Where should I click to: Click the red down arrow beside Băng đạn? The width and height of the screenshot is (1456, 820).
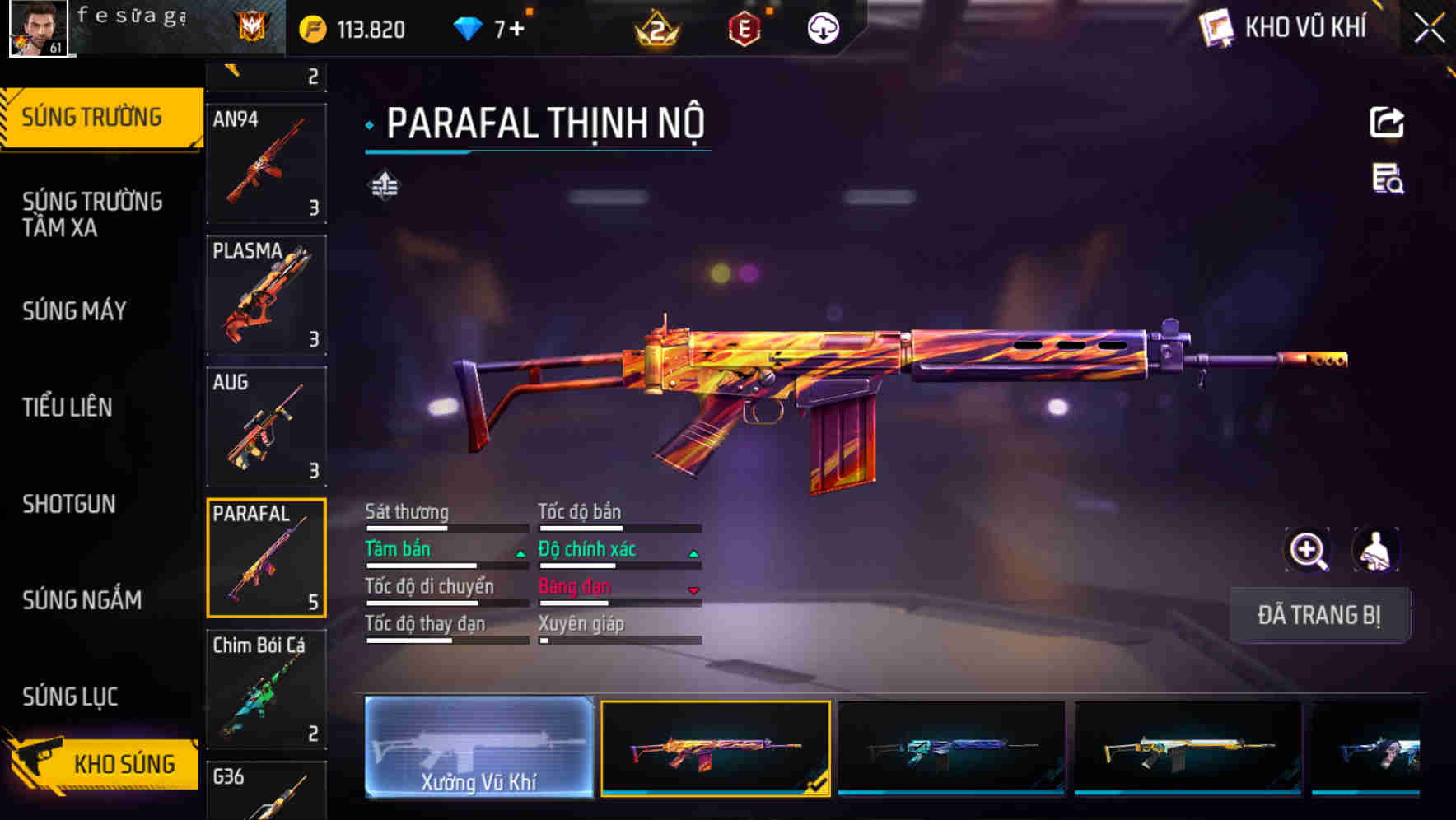693,591
